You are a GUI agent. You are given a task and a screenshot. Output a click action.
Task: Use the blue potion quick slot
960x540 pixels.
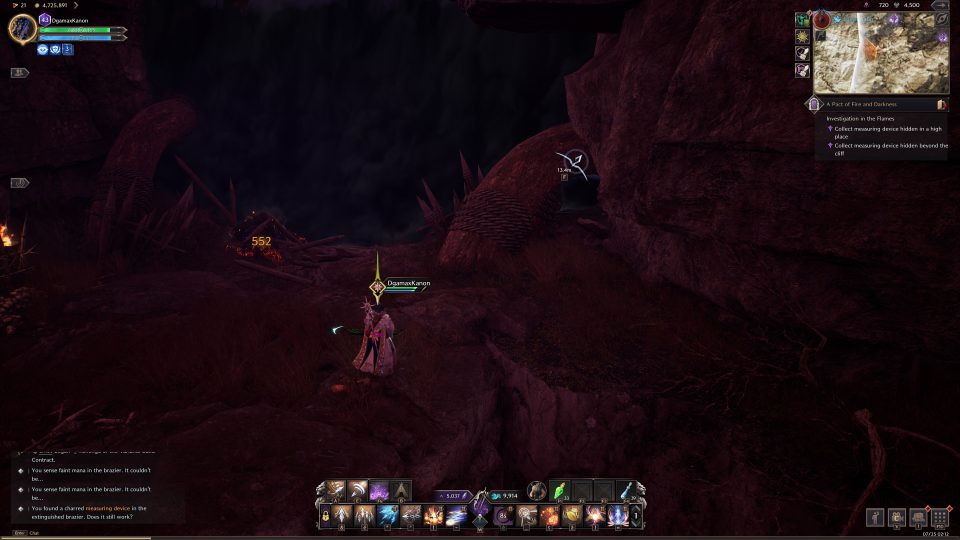625,490
